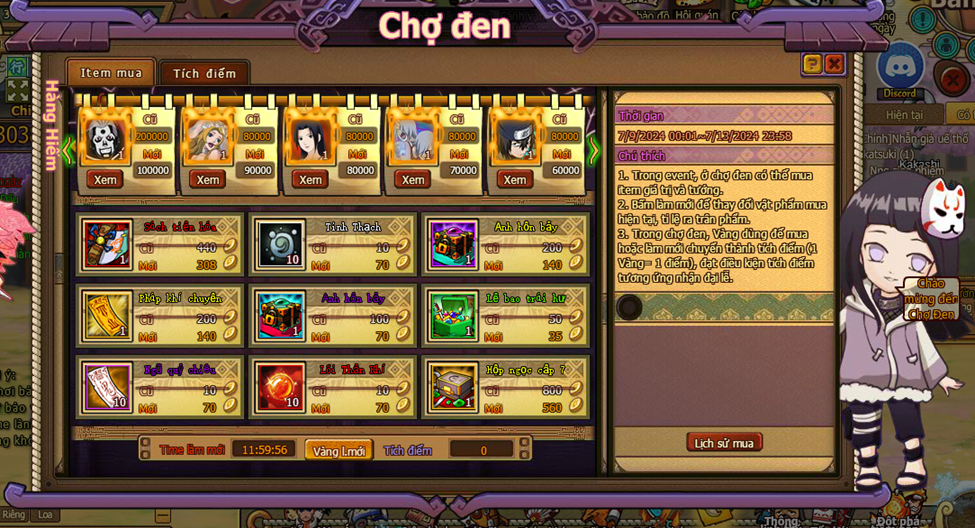This screenshot has height=528, width=975.
Task: Click Xem for the 60000 headband ninja
Action: click(x=515, y=179)
